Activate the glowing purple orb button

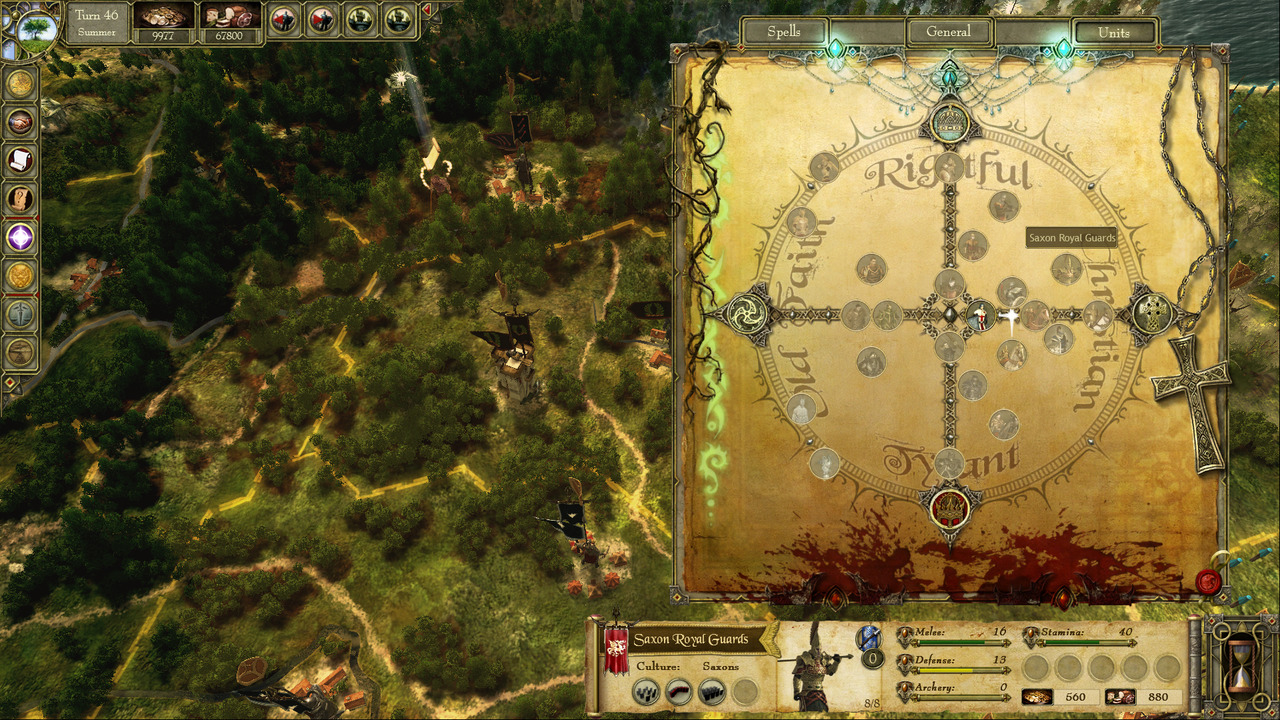(20, 237)
